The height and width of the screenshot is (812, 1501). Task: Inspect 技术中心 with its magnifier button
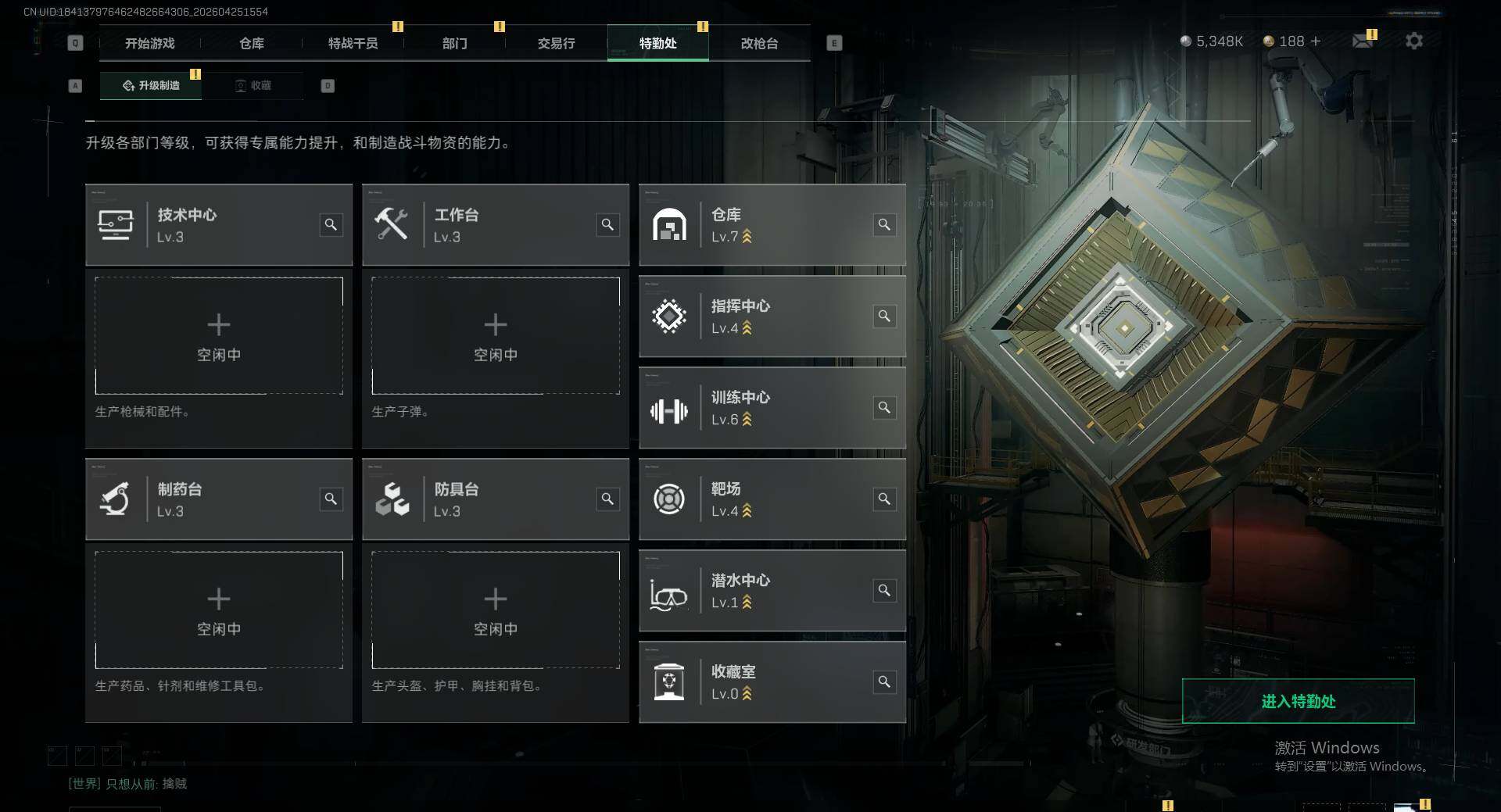pos(331,225)
